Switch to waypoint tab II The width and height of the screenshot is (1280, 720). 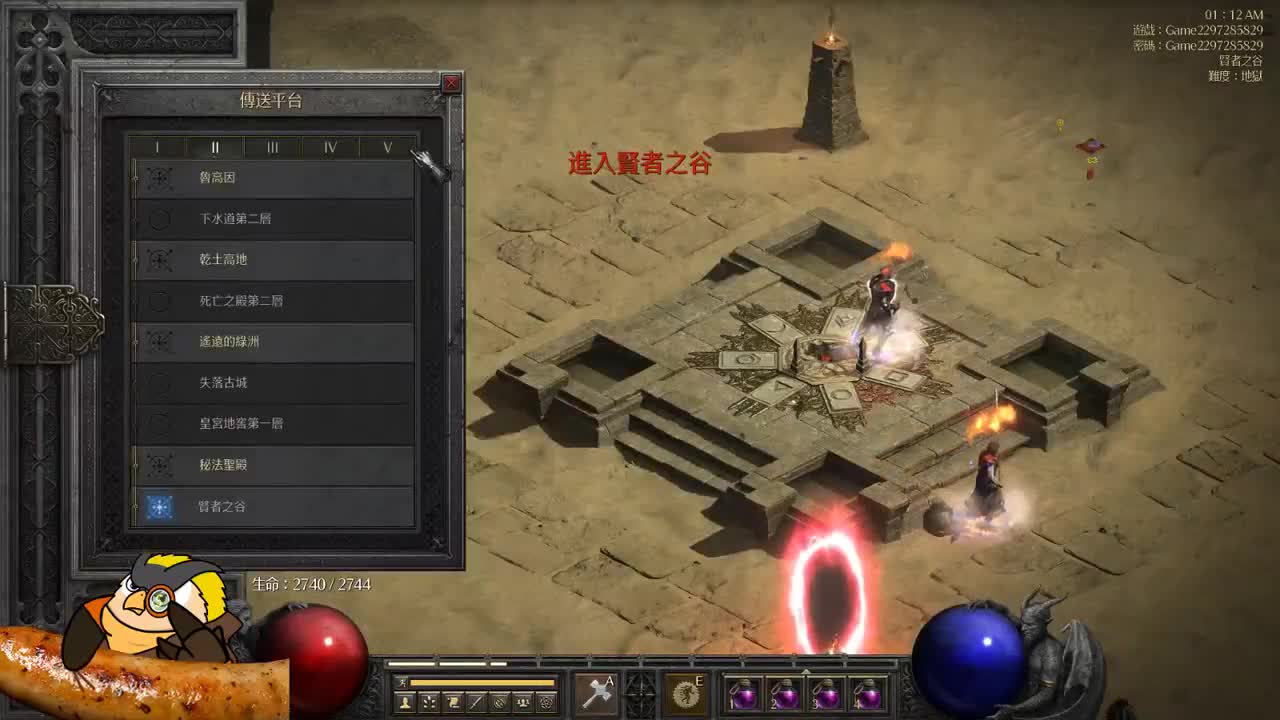pos(215,146)
